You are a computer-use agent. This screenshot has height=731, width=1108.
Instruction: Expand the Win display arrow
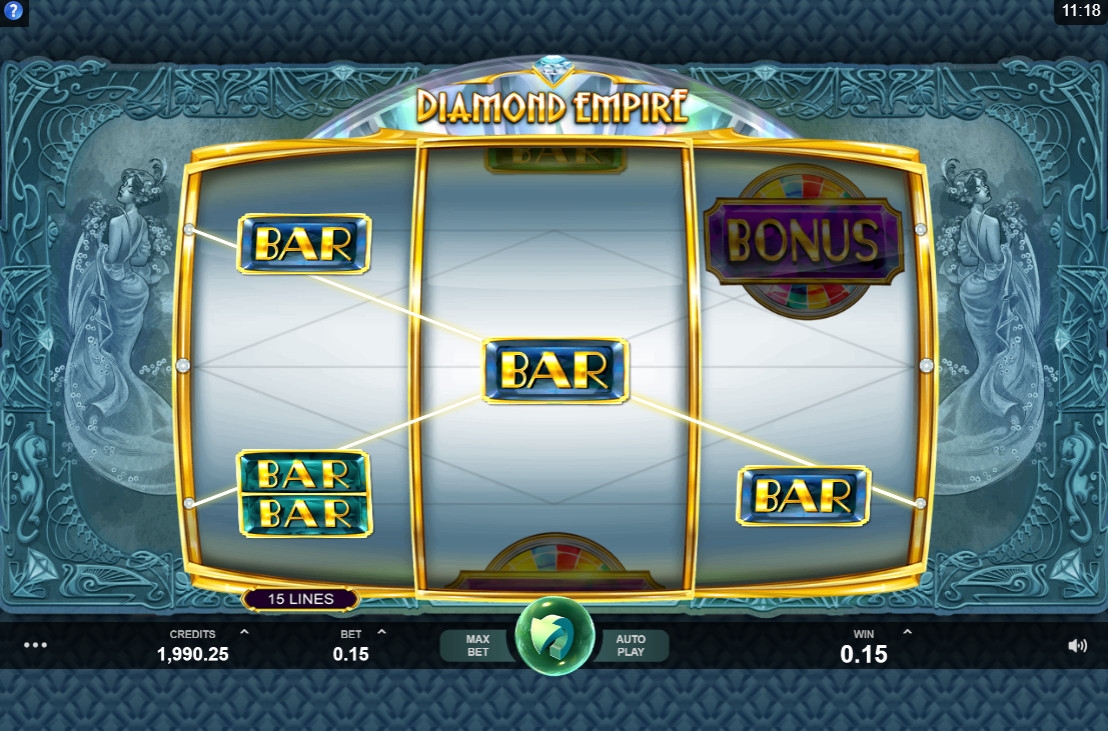pos(907,633)
